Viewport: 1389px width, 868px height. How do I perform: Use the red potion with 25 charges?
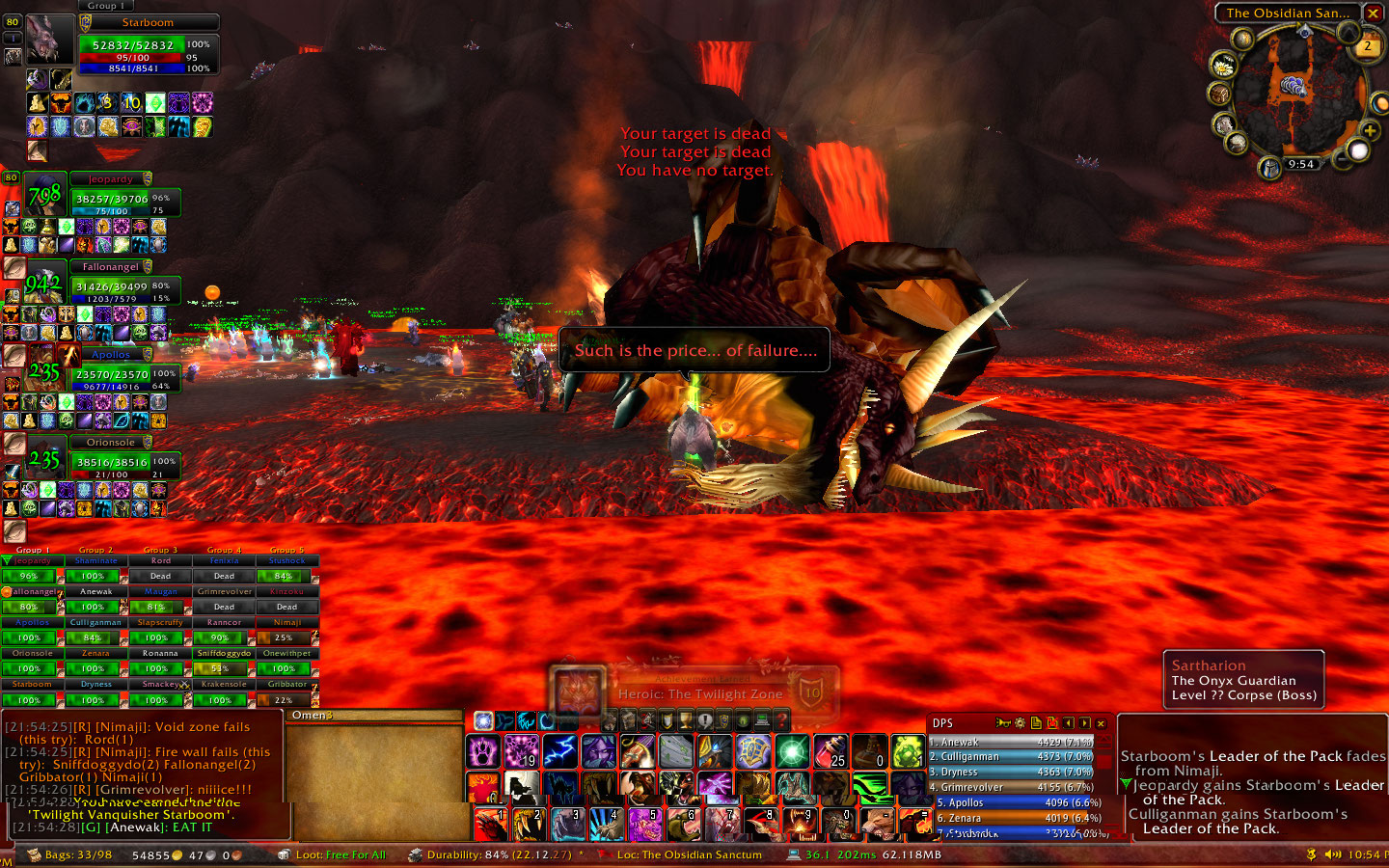830,751
